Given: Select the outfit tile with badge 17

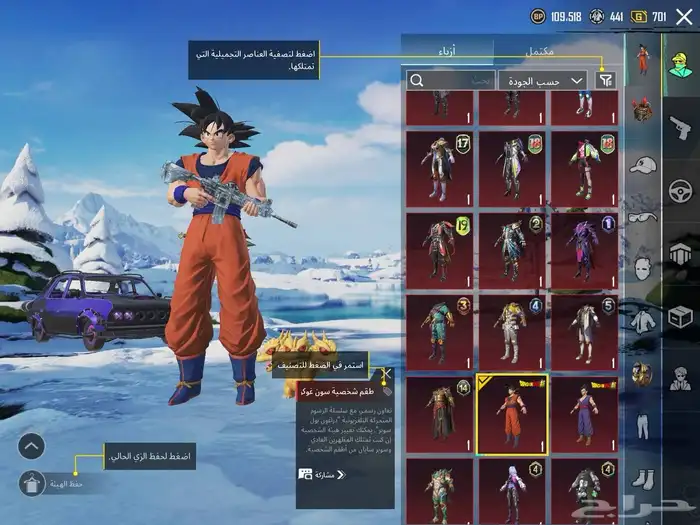Looking at the screenshot, I should coord(440,166).
